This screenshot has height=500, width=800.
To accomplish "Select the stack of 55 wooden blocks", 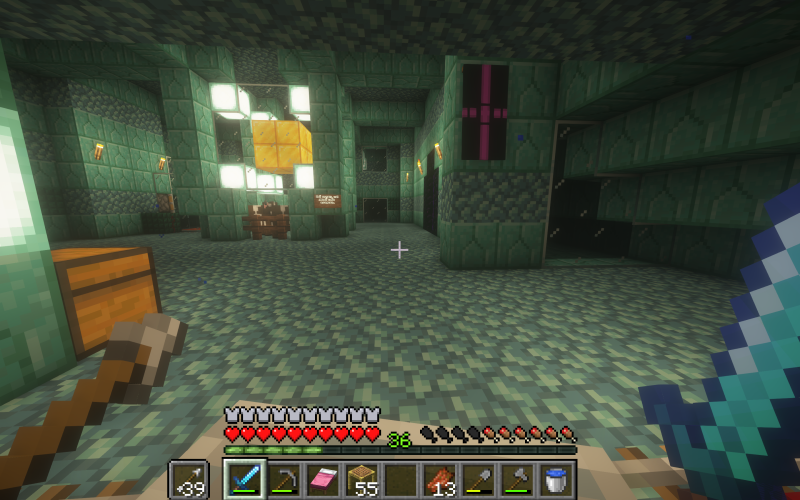I will pyautogui.click(x=362, y=481).
